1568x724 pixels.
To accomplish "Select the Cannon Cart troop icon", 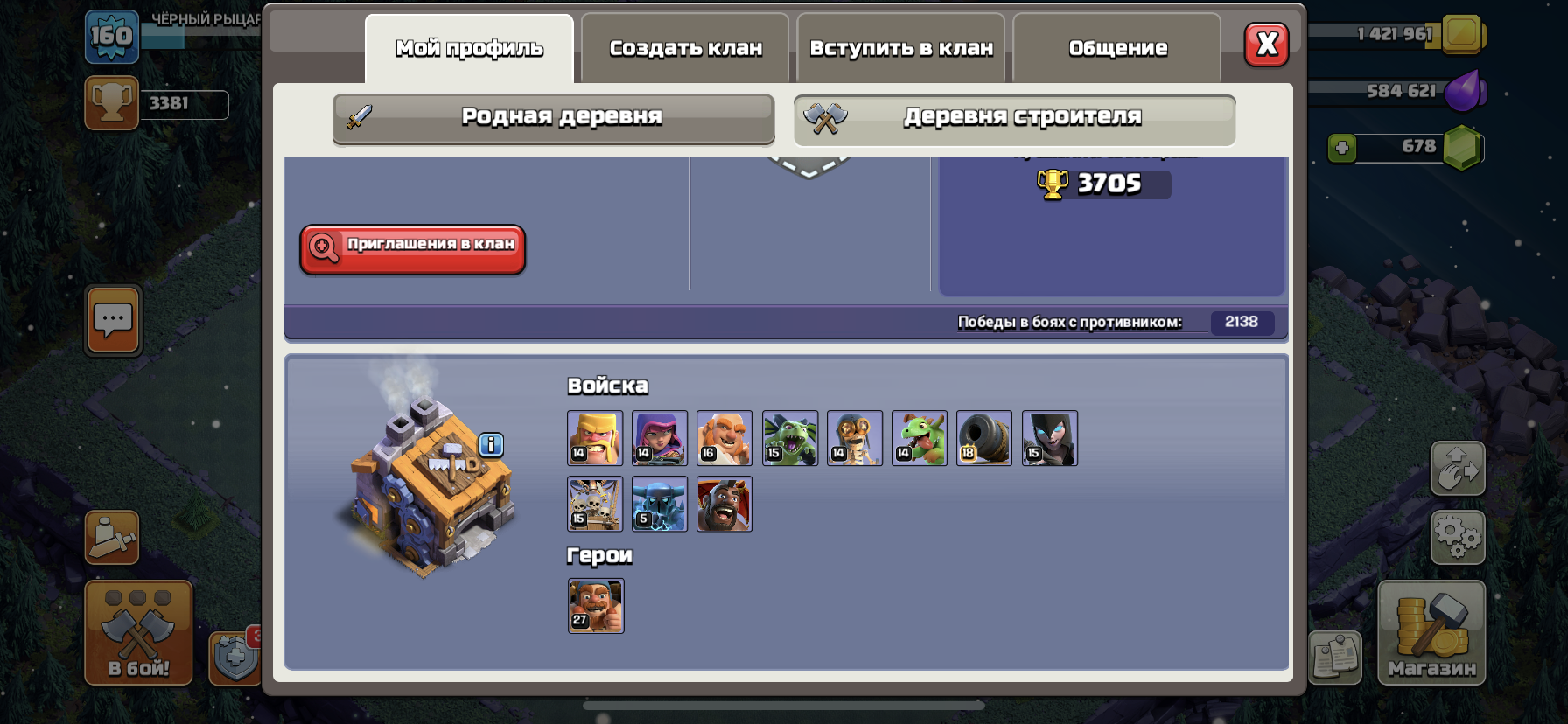I will coord(984,438).
